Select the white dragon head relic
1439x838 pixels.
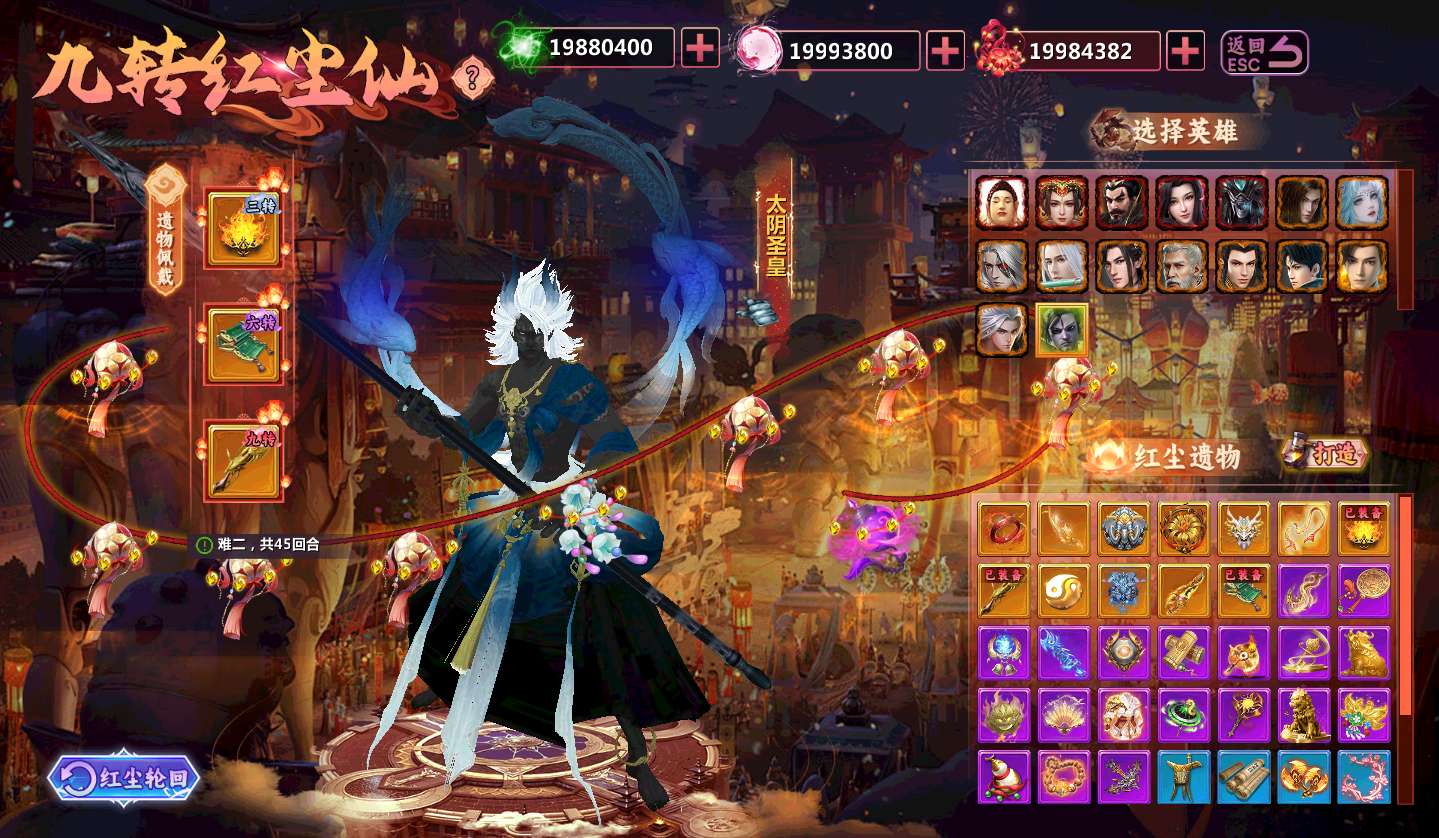[1243, 528]
